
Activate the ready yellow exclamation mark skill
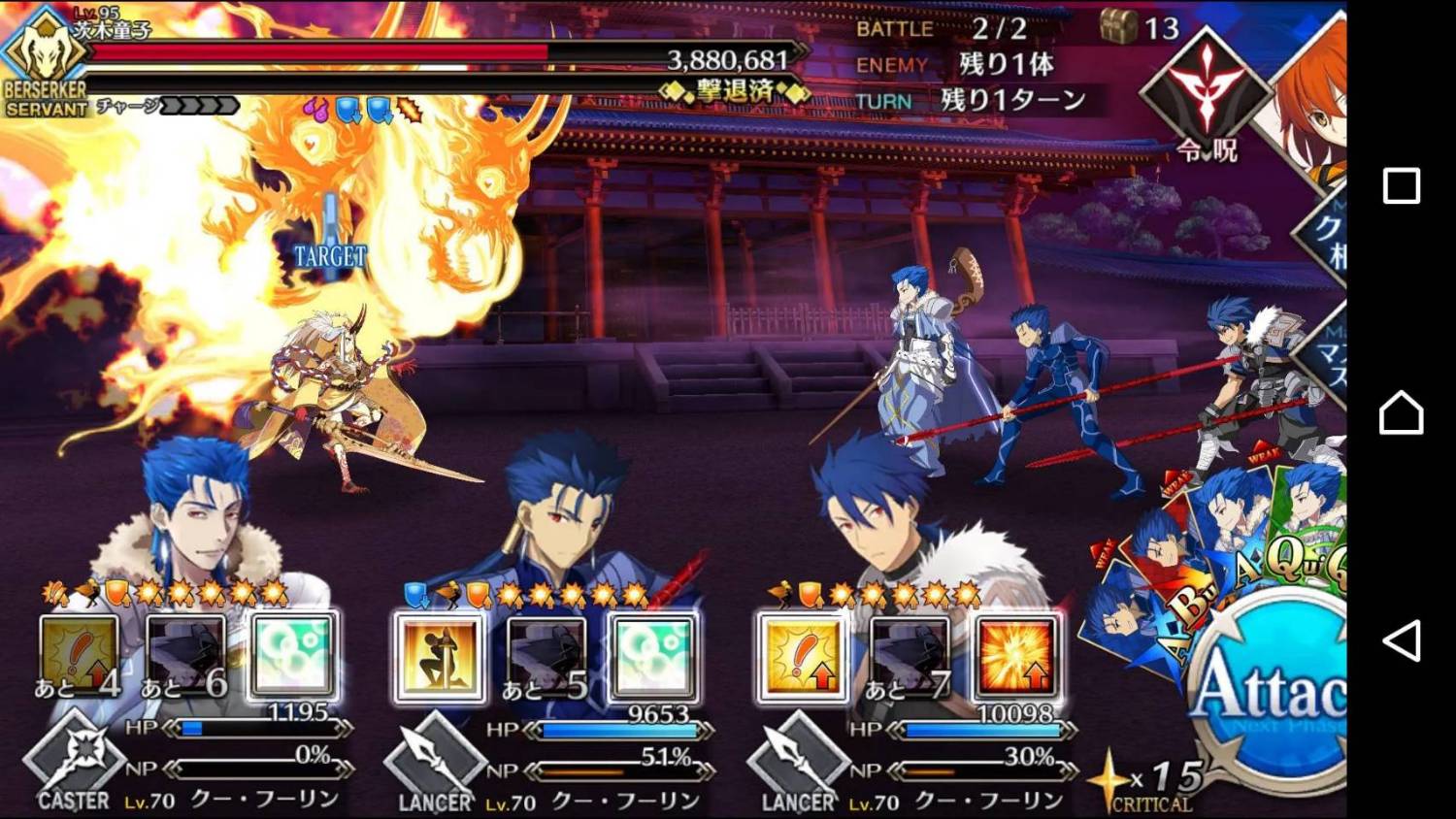click(x=802, y=657)
